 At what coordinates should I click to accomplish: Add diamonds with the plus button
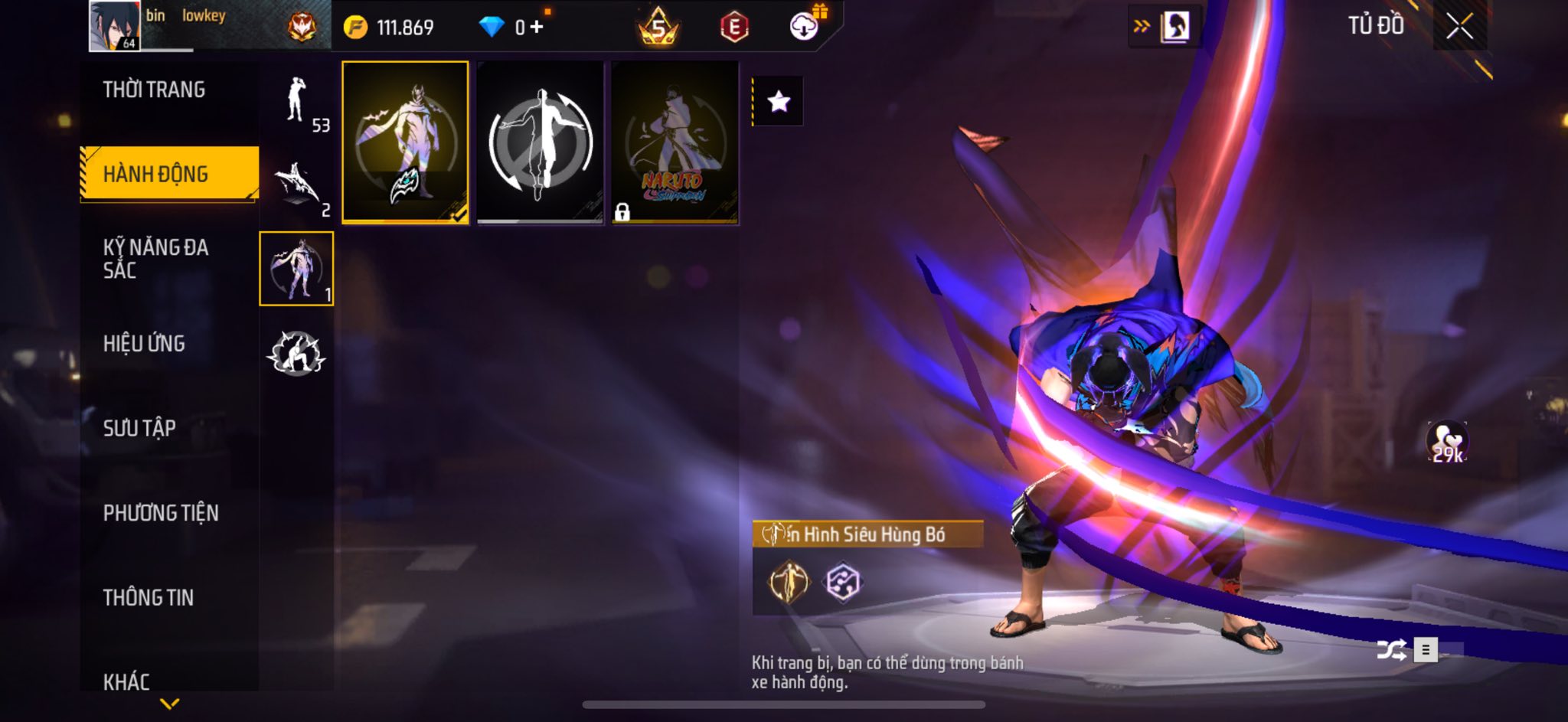537,28
